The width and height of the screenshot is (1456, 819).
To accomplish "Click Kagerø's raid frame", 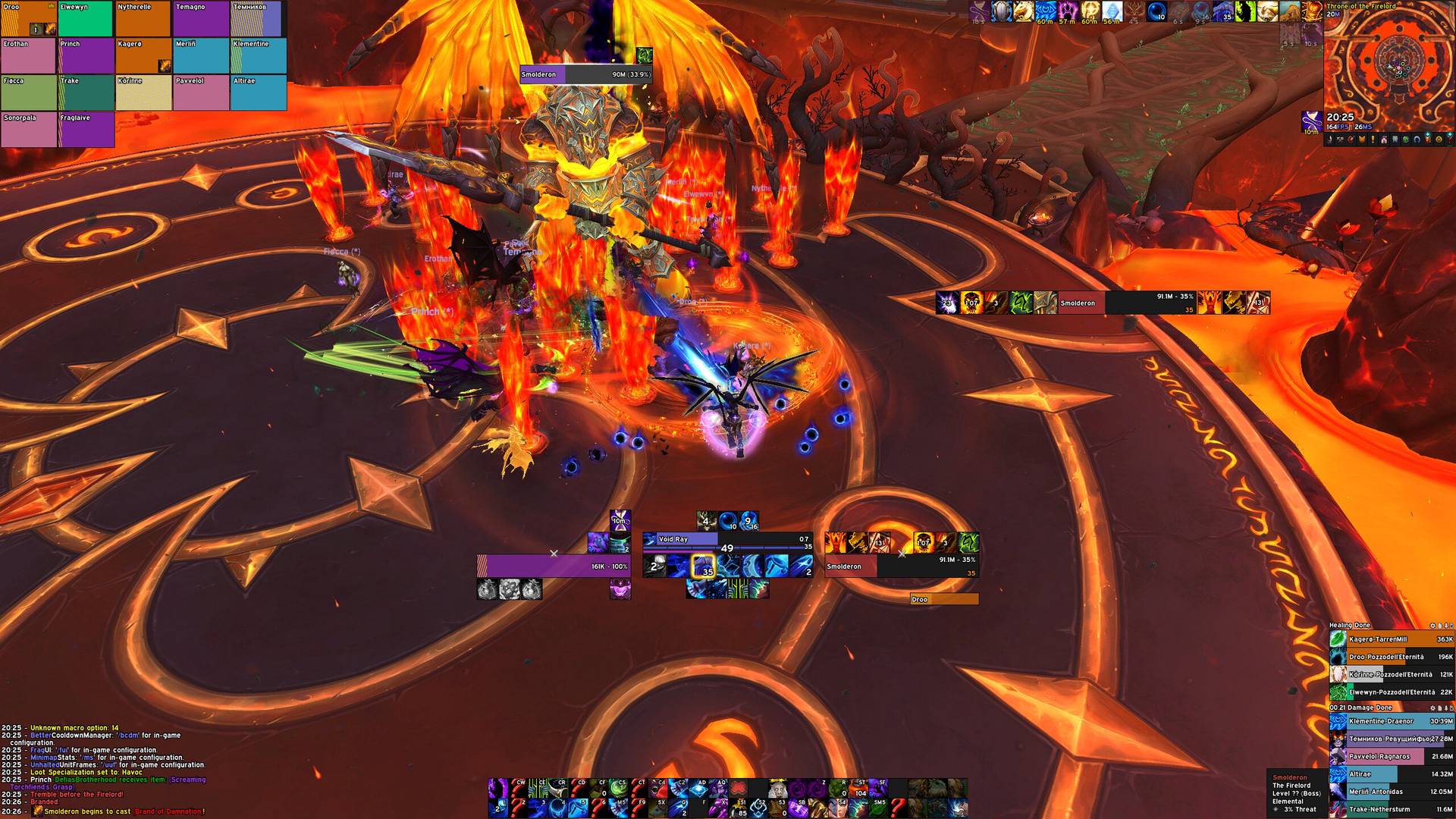I will click(143, 56).
